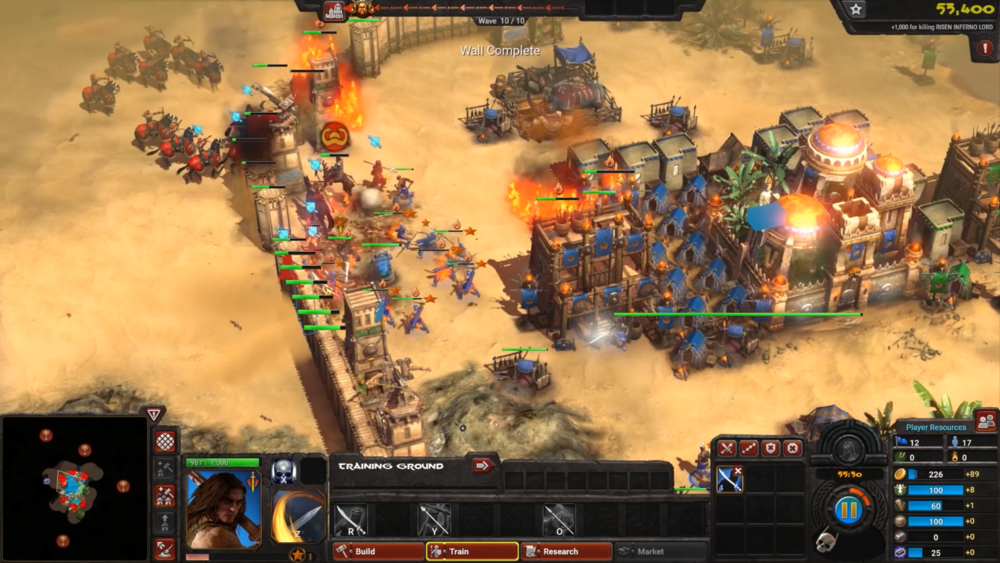
Task: Click the red exclamation alert button
Action: [986, 48]
